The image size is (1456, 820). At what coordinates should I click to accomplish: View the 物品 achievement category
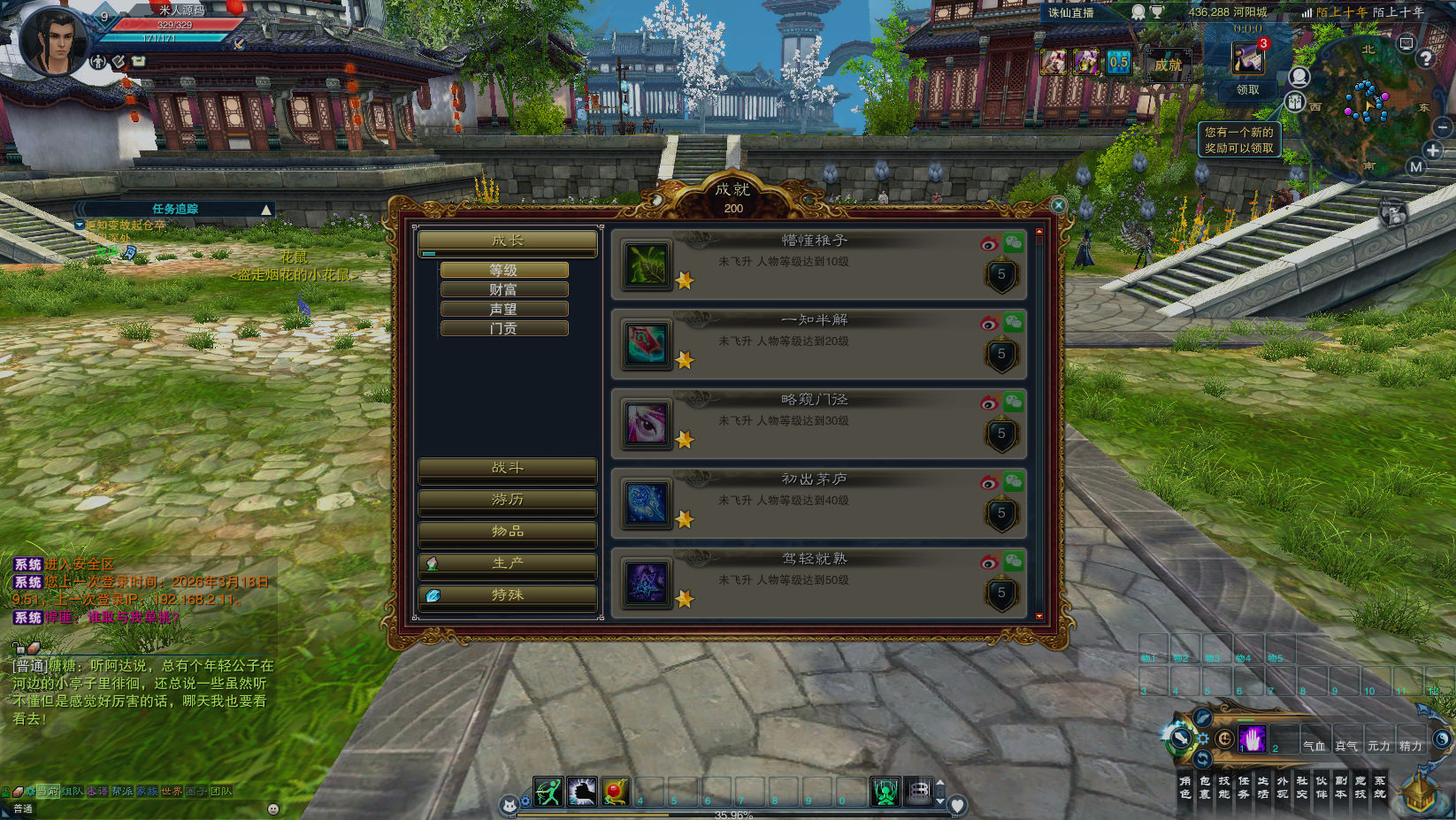(507, 532)
